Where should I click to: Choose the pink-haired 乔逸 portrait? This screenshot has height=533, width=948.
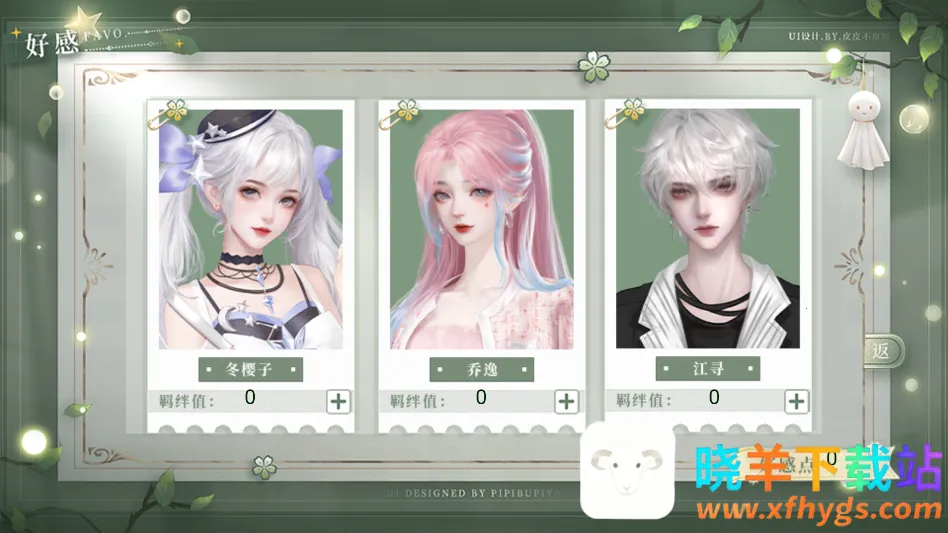click(481, 228)
